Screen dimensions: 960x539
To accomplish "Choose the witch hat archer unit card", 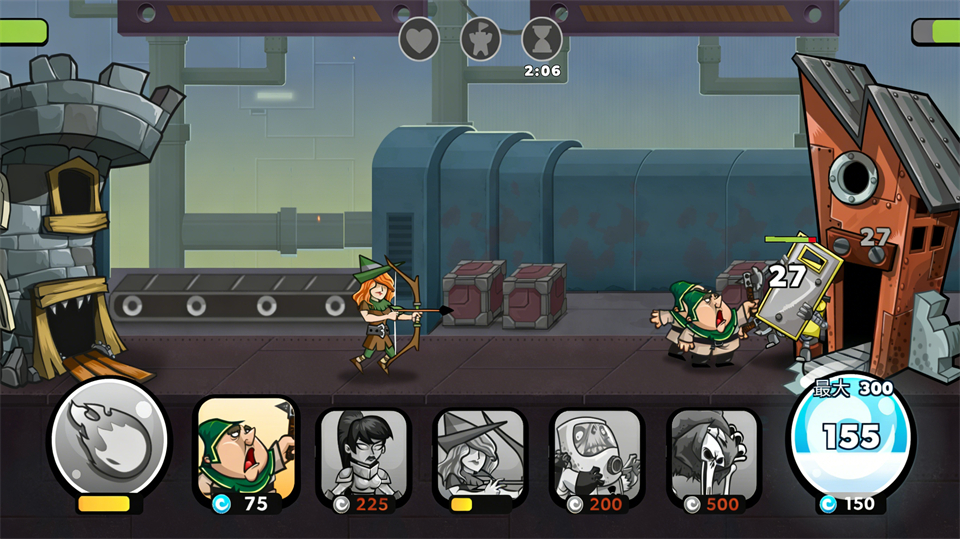I will click(x=480, y=452).
